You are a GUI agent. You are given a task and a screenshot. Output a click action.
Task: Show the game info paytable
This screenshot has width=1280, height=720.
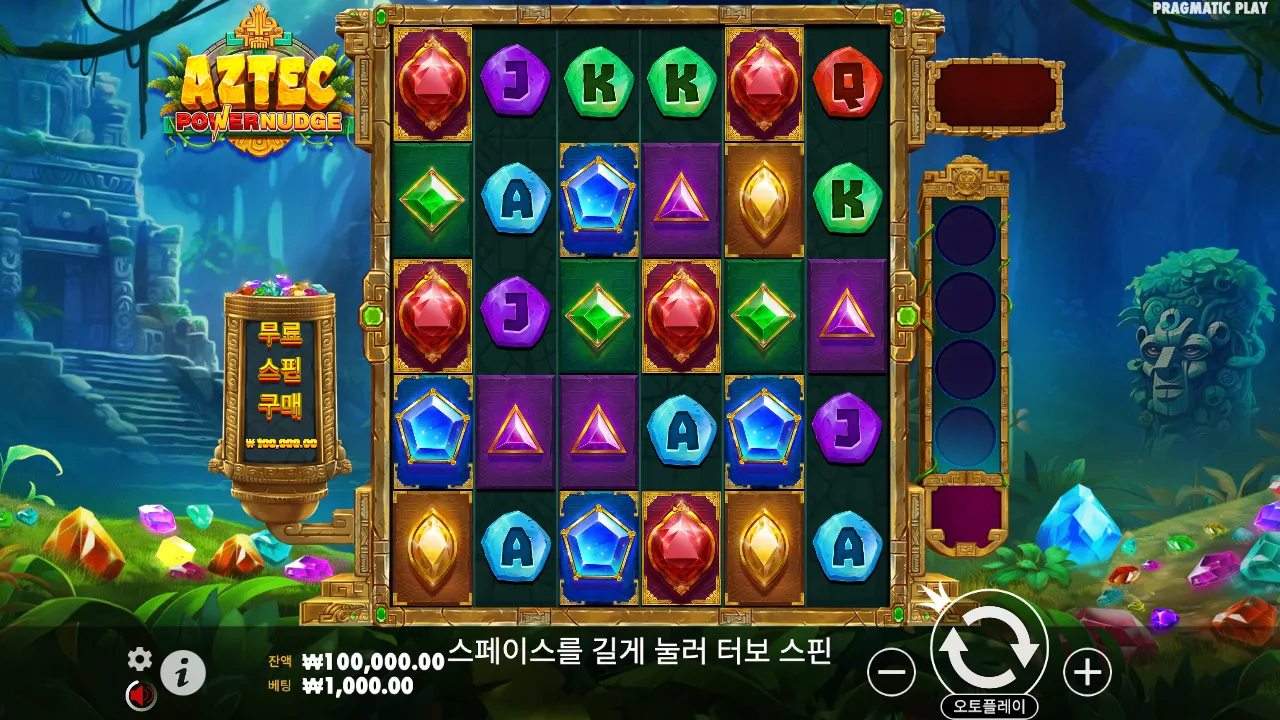click(183, 673)
